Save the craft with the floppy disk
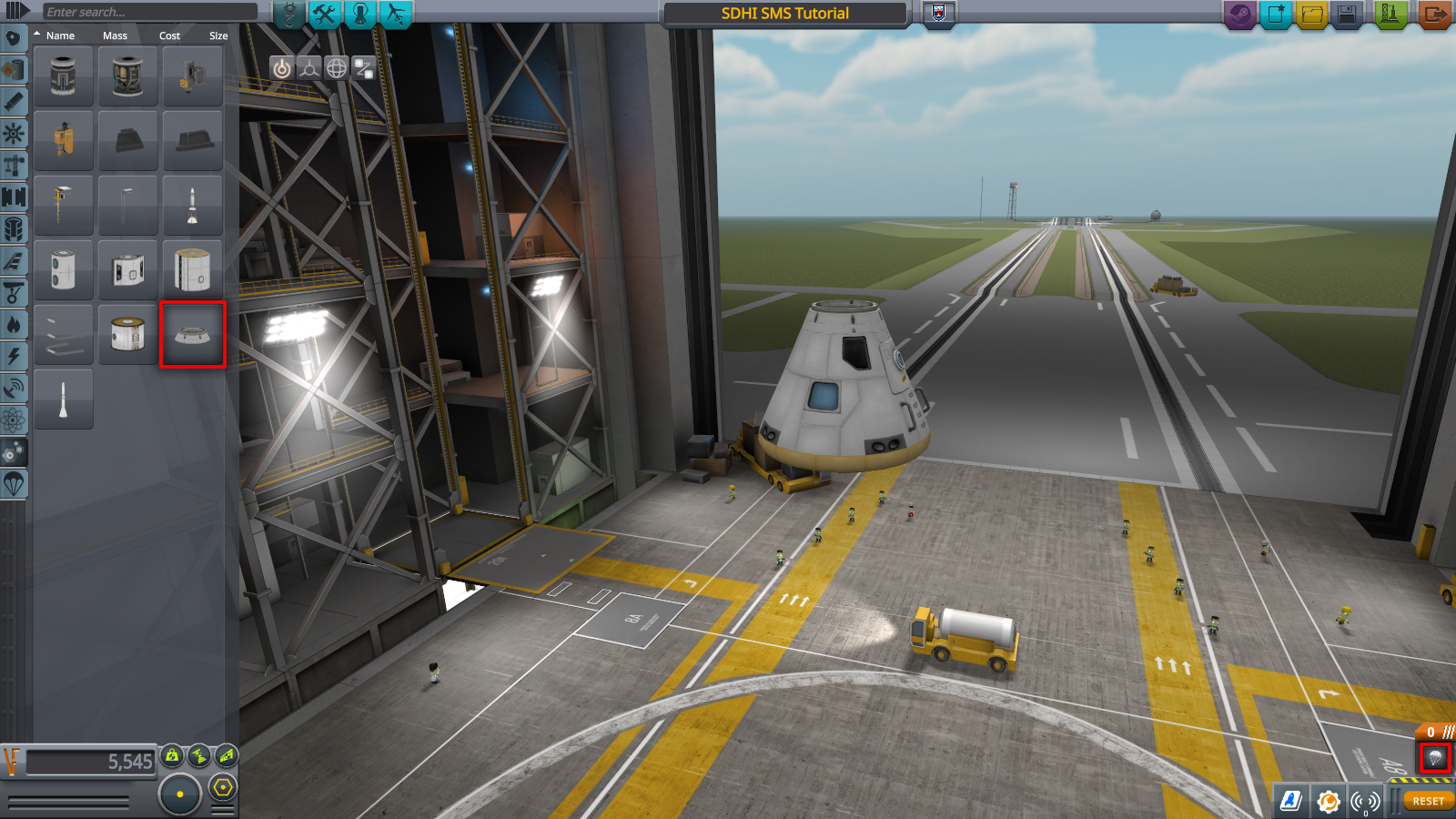Image resolution: width=1456 pixels, height=819 pixels. click(x=1347, y=14)
